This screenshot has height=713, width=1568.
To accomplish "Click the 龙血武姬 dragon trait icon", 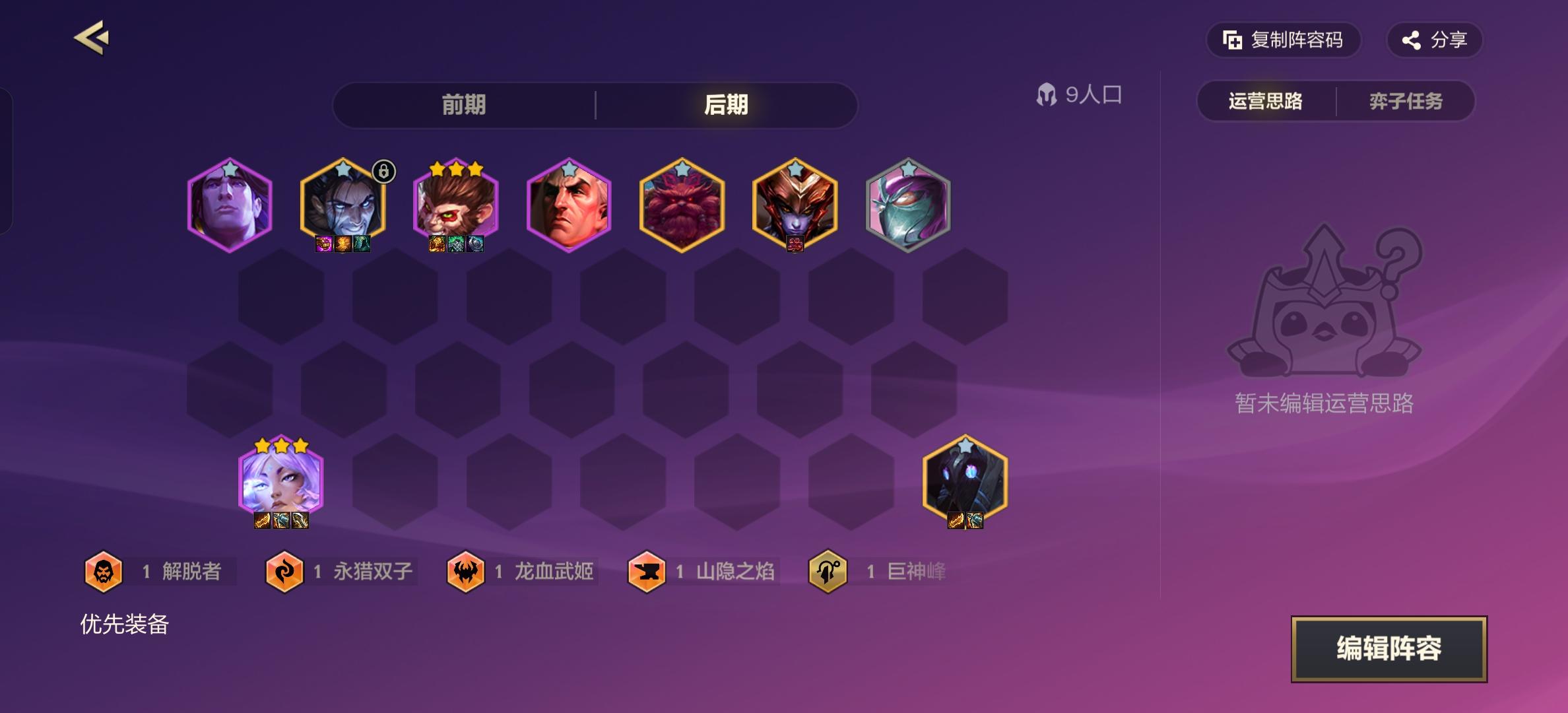I will point(466,572).
